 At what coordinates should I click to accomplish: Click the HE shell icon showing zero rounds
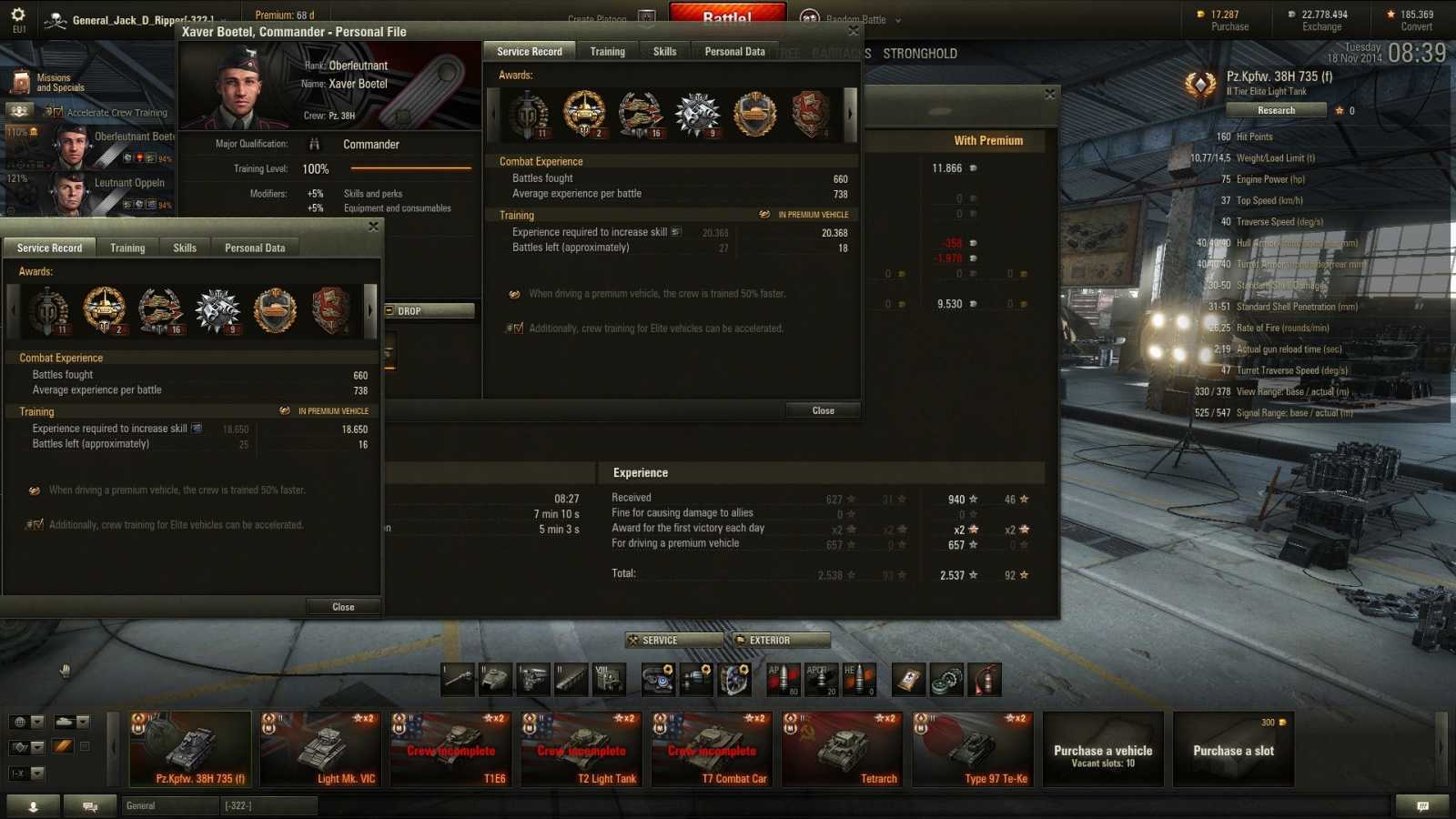click(x=860, y=679)
